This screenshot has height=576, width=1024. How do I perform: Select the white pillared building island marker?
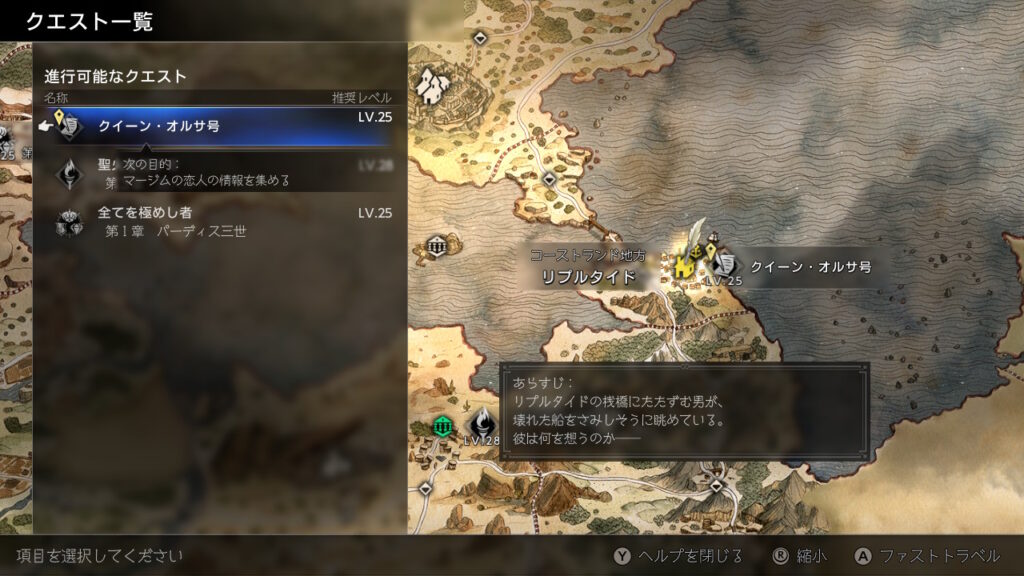437,246
